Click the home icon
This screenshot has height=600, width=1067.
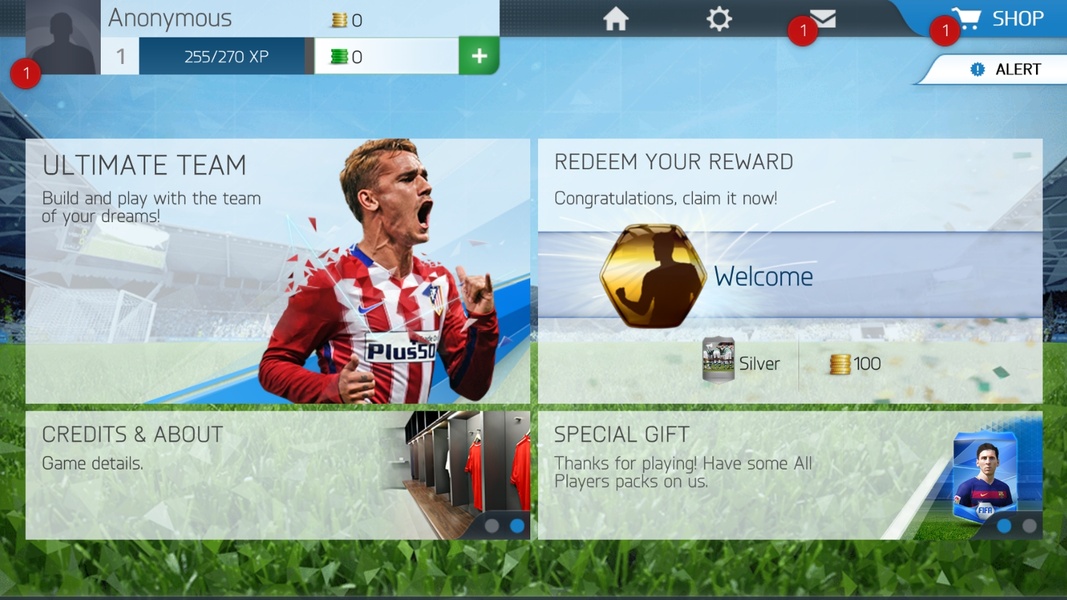(616, 19)
